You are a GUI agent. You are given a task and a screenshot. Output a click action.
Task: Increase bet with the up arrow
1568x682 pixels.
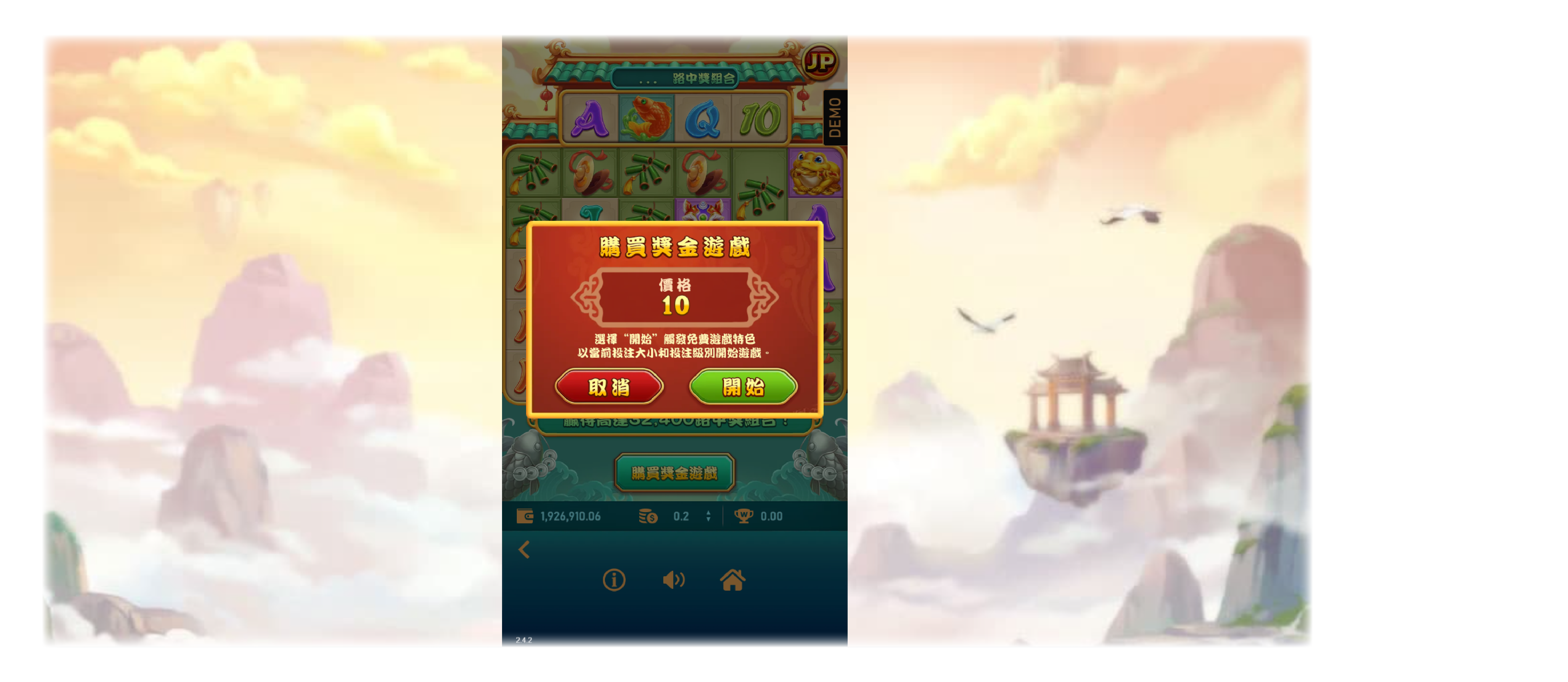click(x=709, y=512)
